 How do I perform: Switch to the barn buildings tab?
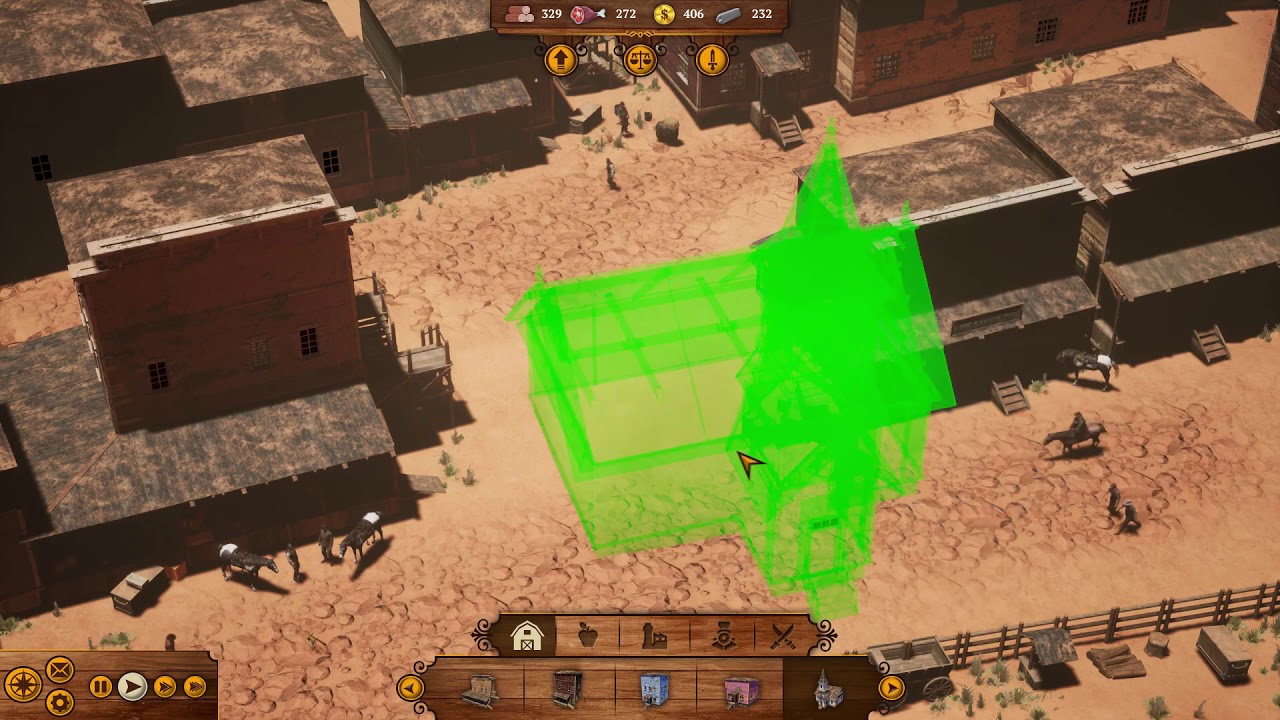pos(527,637)
